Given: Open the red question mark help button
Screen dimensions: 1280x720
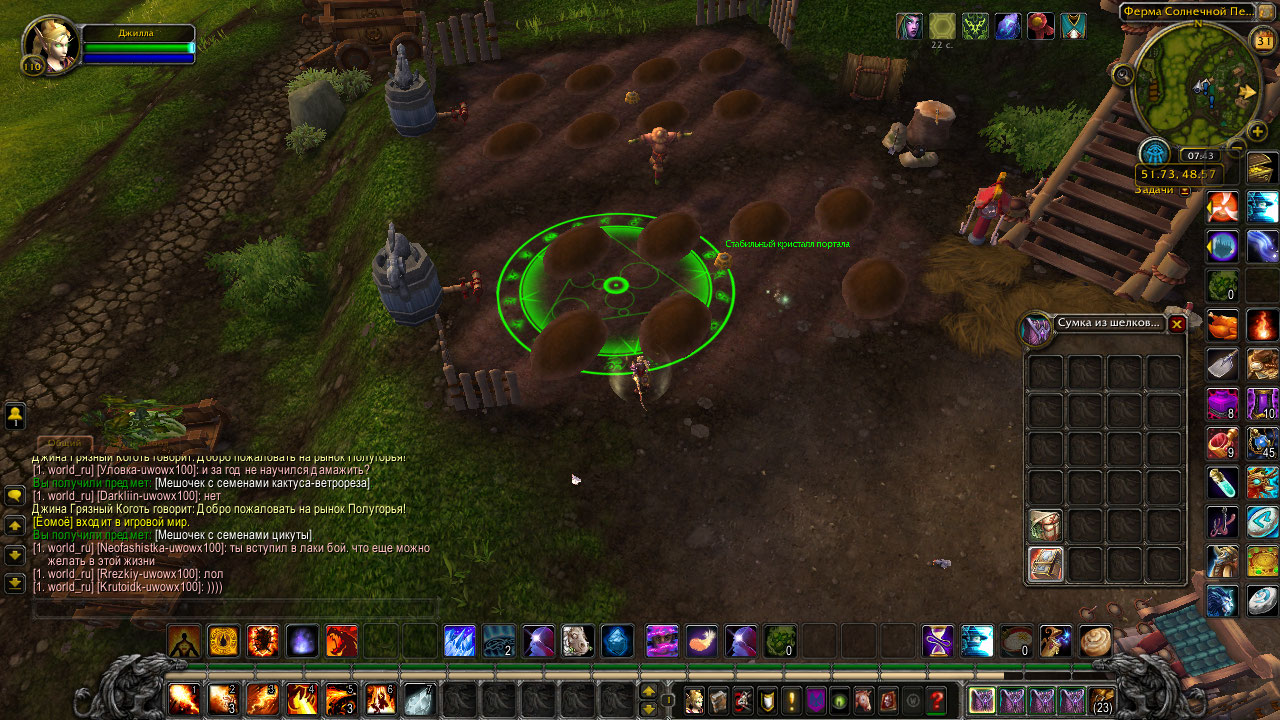Looking at the screenshot, I should (936, 701).
